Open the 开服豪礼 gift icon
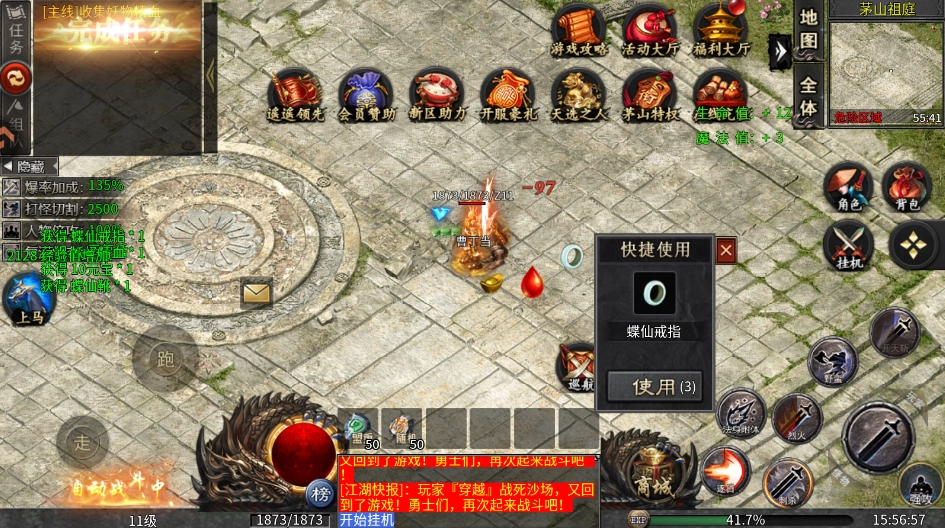 tap(508, 94)
